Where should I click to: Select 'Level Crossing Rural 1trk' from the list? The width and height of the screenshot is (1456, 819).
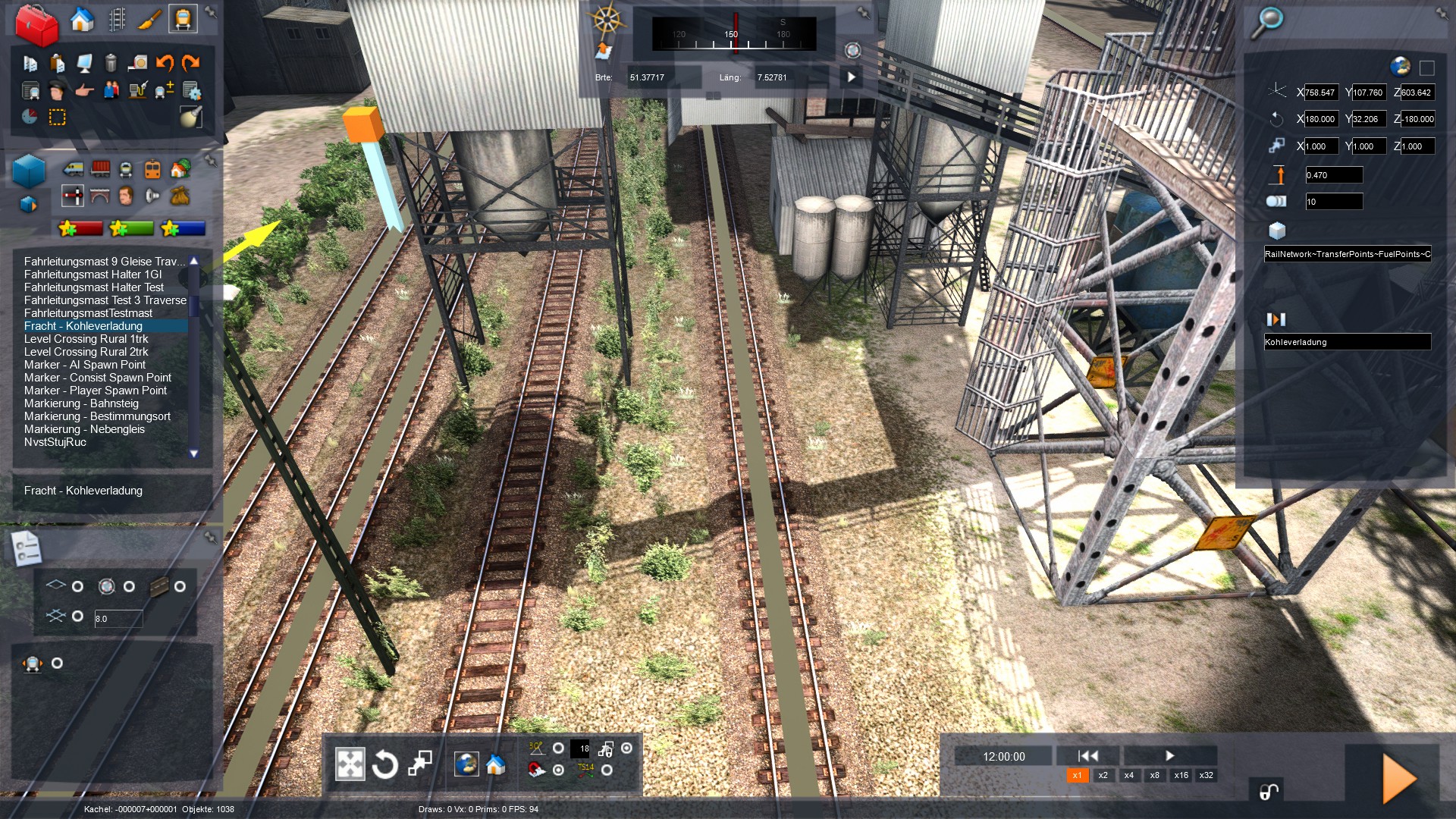(86, 339)
